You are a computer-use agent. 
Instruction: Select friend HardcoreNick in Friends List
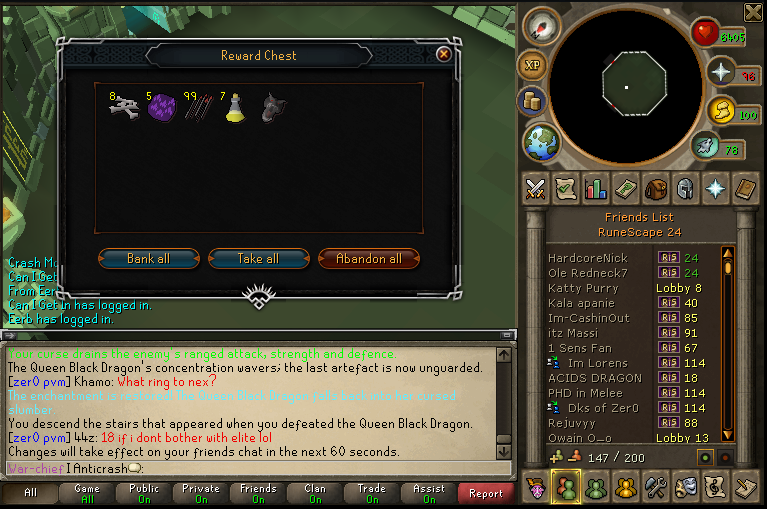pos(588,257)
